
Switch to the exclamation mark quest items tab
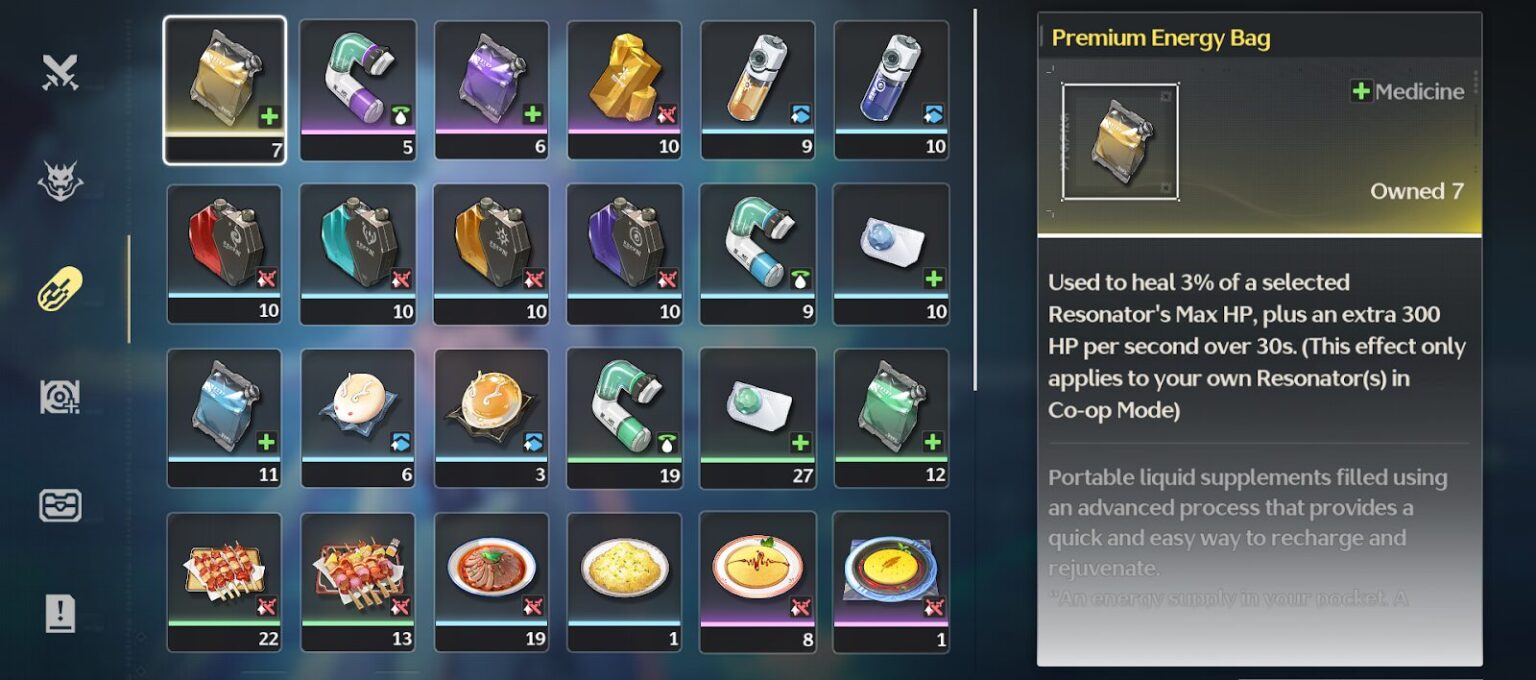(60, 613)
